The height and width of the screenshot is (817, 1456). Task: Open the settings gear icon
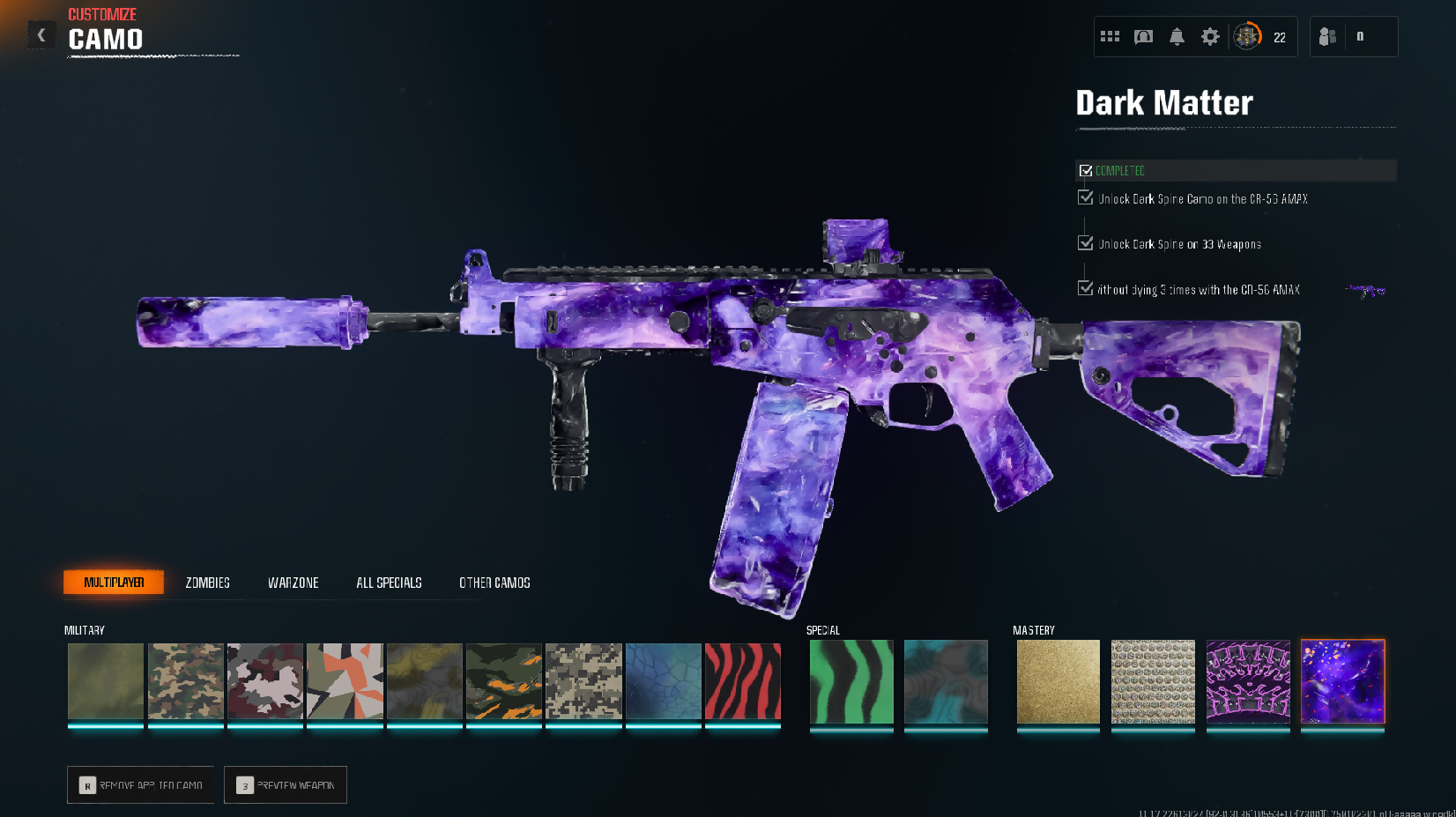pos(1210,37)
